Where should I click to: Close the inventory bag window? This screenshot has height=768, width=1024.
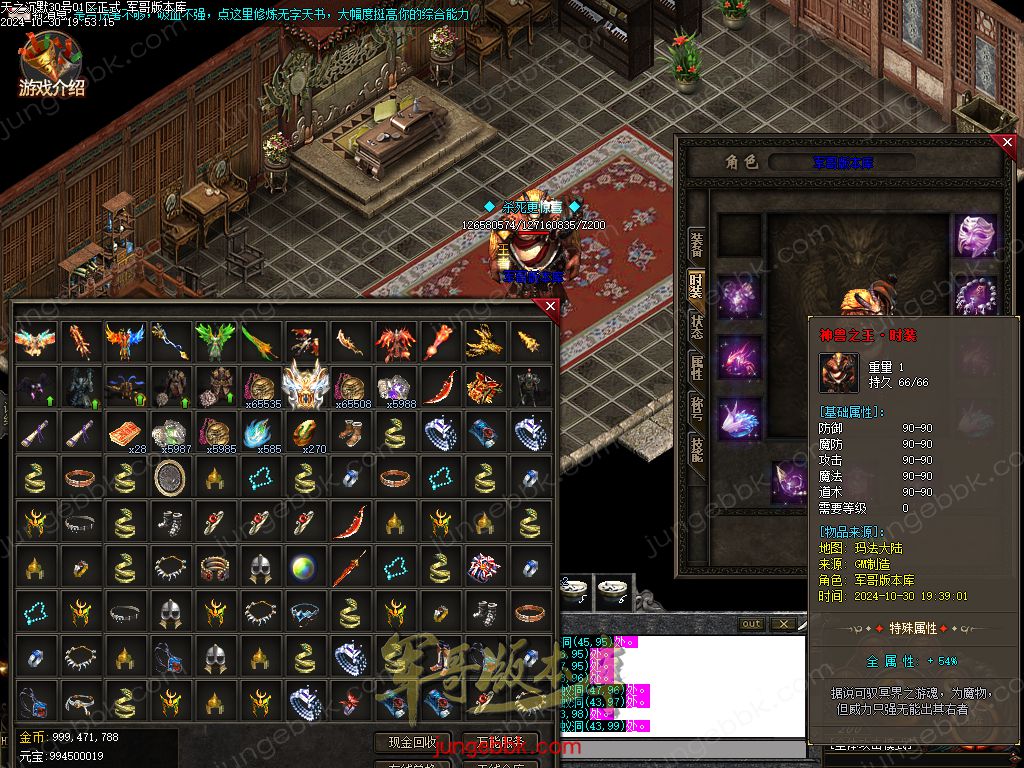[549, 307]
